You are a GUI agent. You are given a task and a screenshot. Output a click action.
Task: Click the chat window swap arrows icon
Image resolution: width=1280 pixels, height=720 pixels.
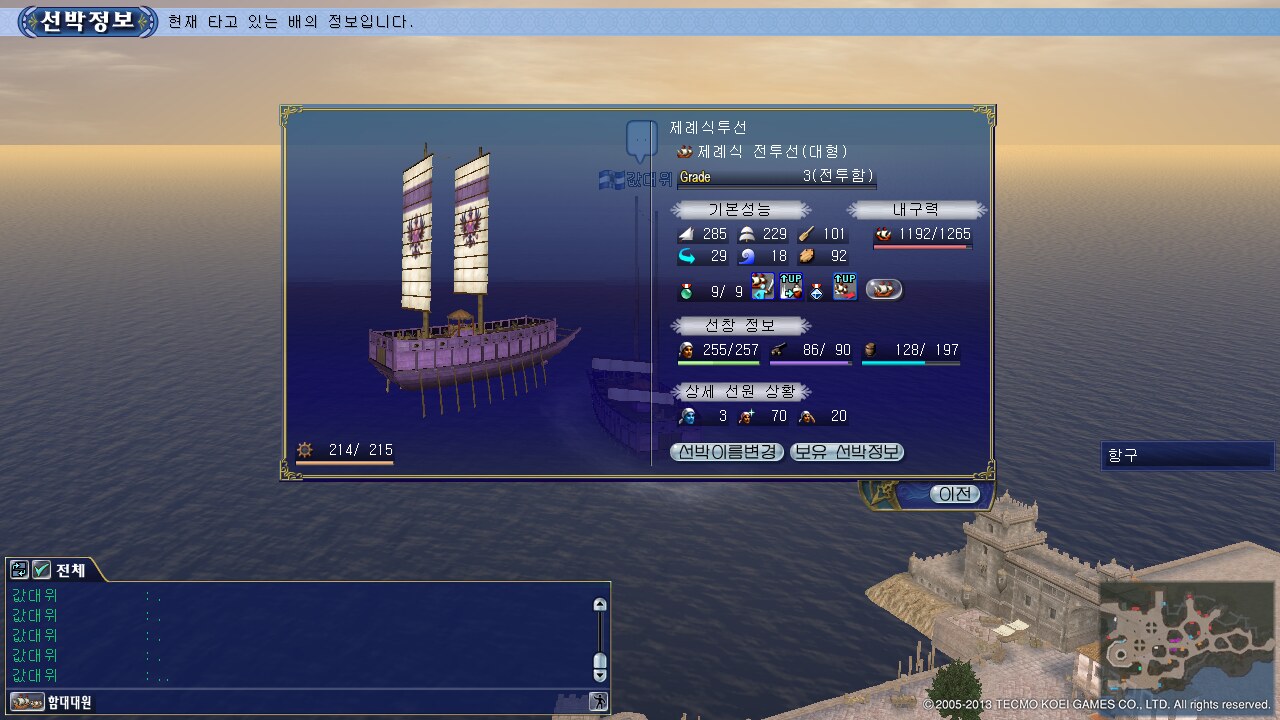tap(19, 570)
